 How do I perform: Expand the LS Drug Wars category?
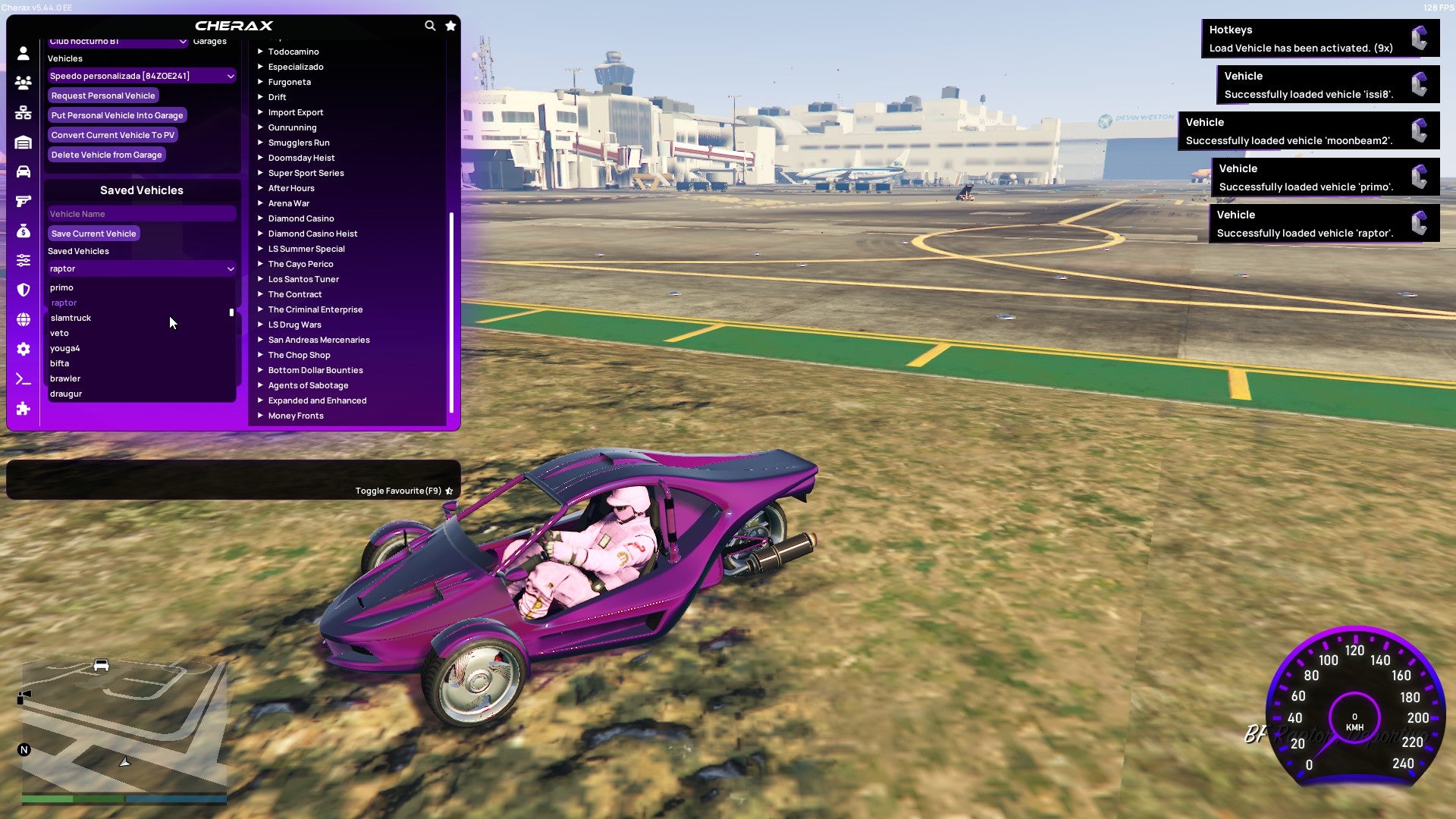pos(294,324)
